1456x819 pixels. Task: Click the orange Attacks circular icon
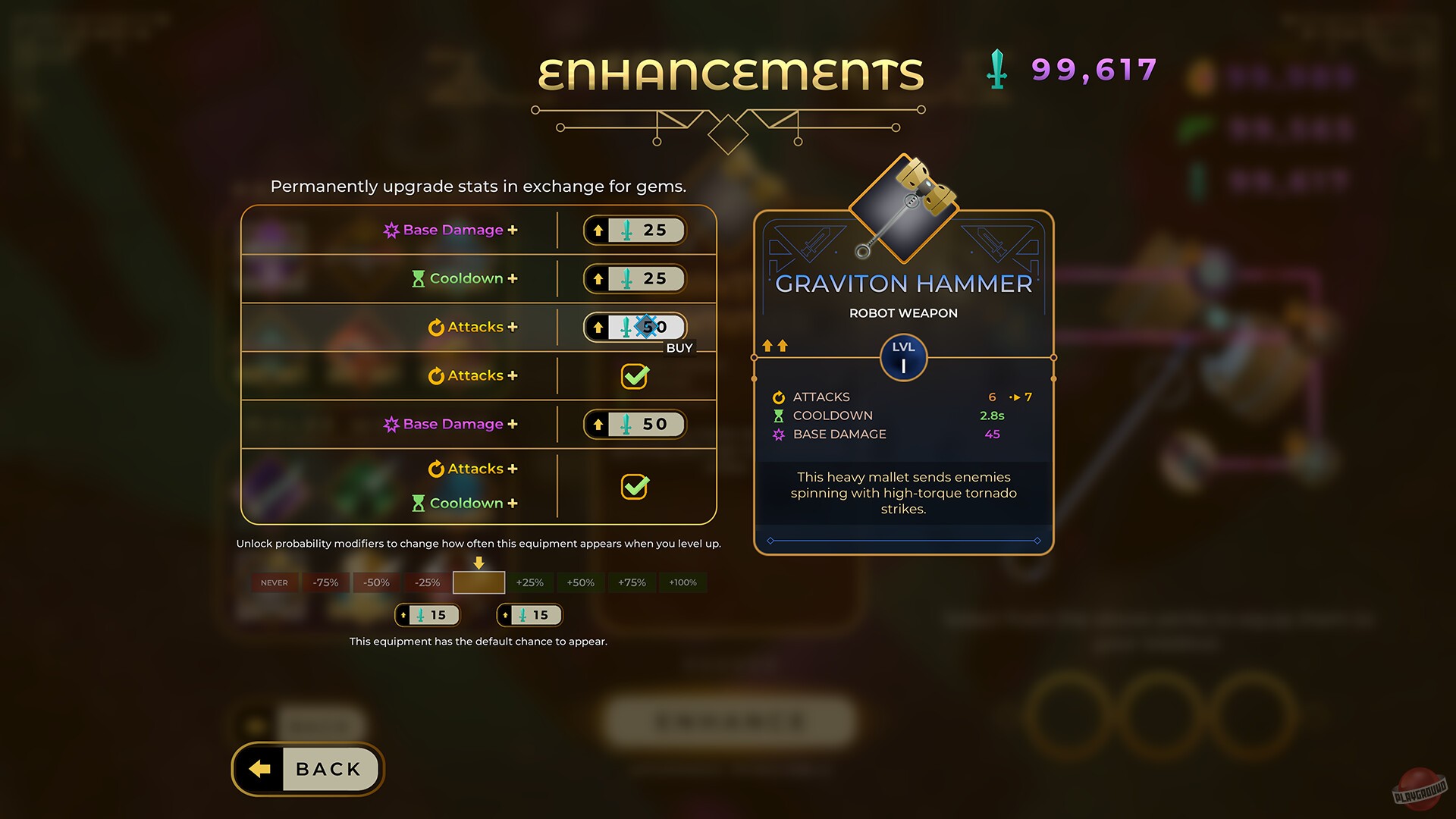[436, 327]
